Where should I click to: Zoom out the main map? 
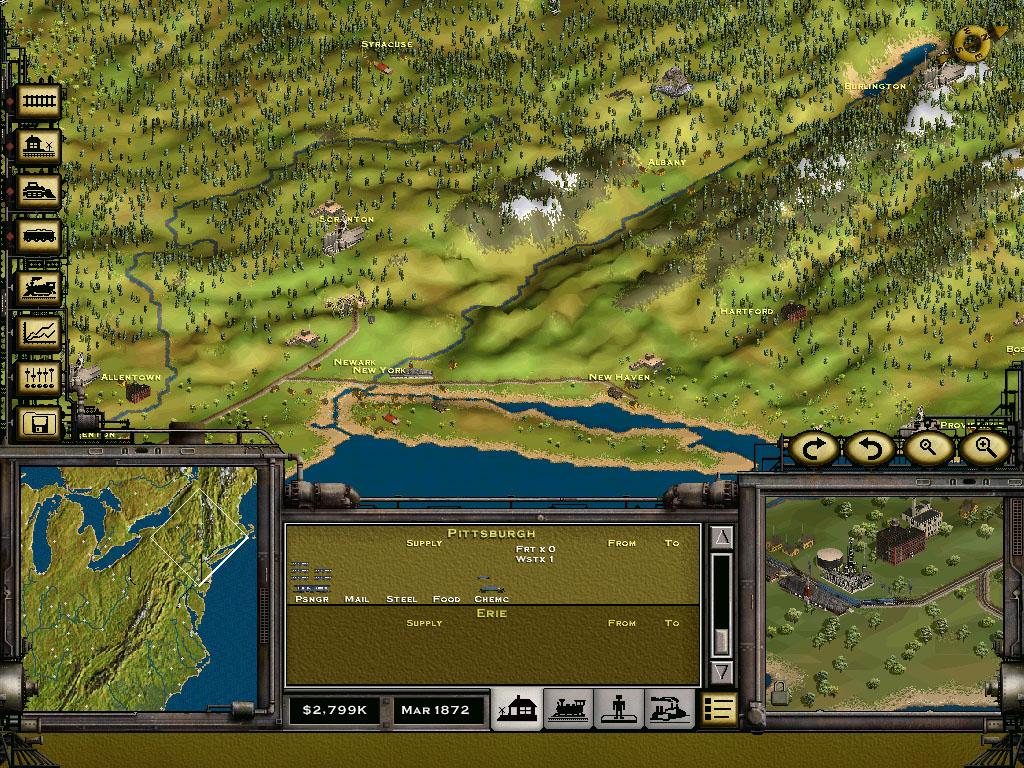927,449
